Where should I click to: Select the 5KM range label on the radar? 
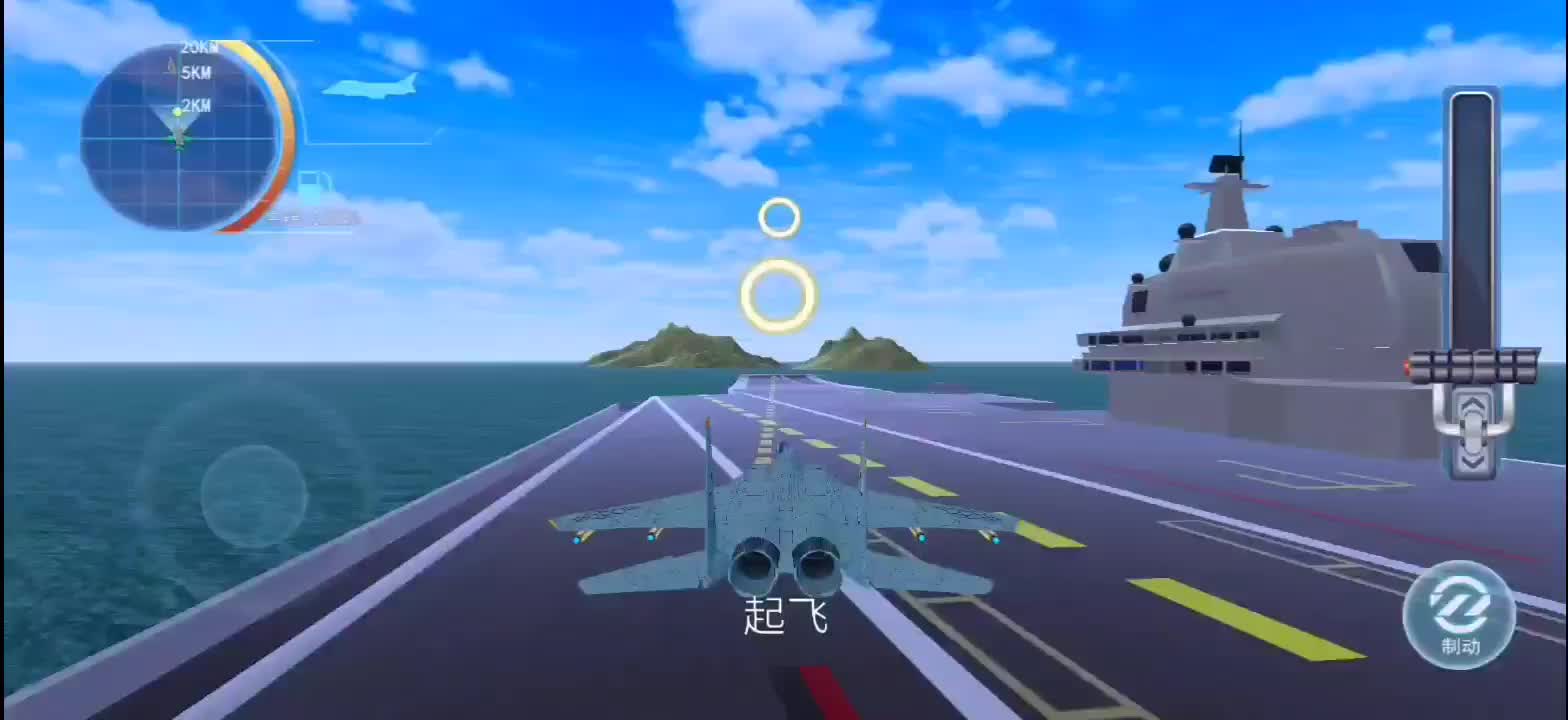(x=196, y=71)
